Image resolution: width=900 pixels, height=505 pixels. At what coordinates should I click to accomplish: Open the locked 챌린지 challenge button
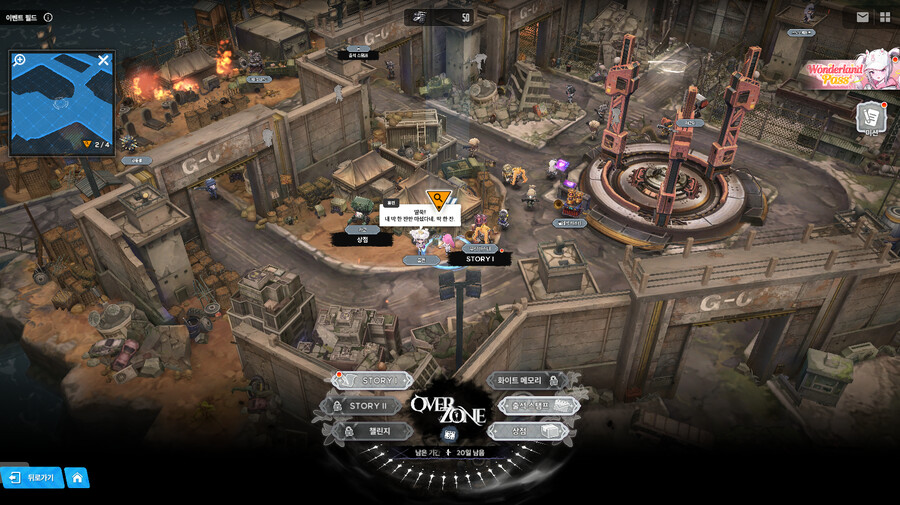pyautogui.click(x=367, y=431)
